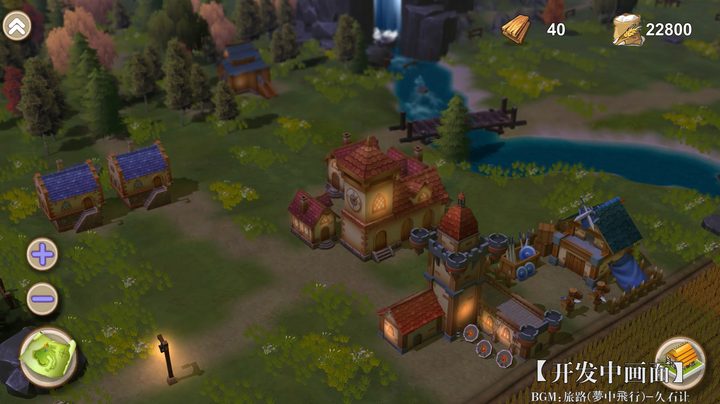This screenshot has height=404, width=720.
Task: Zoom in with the plus button
Action: pos(42,254)
